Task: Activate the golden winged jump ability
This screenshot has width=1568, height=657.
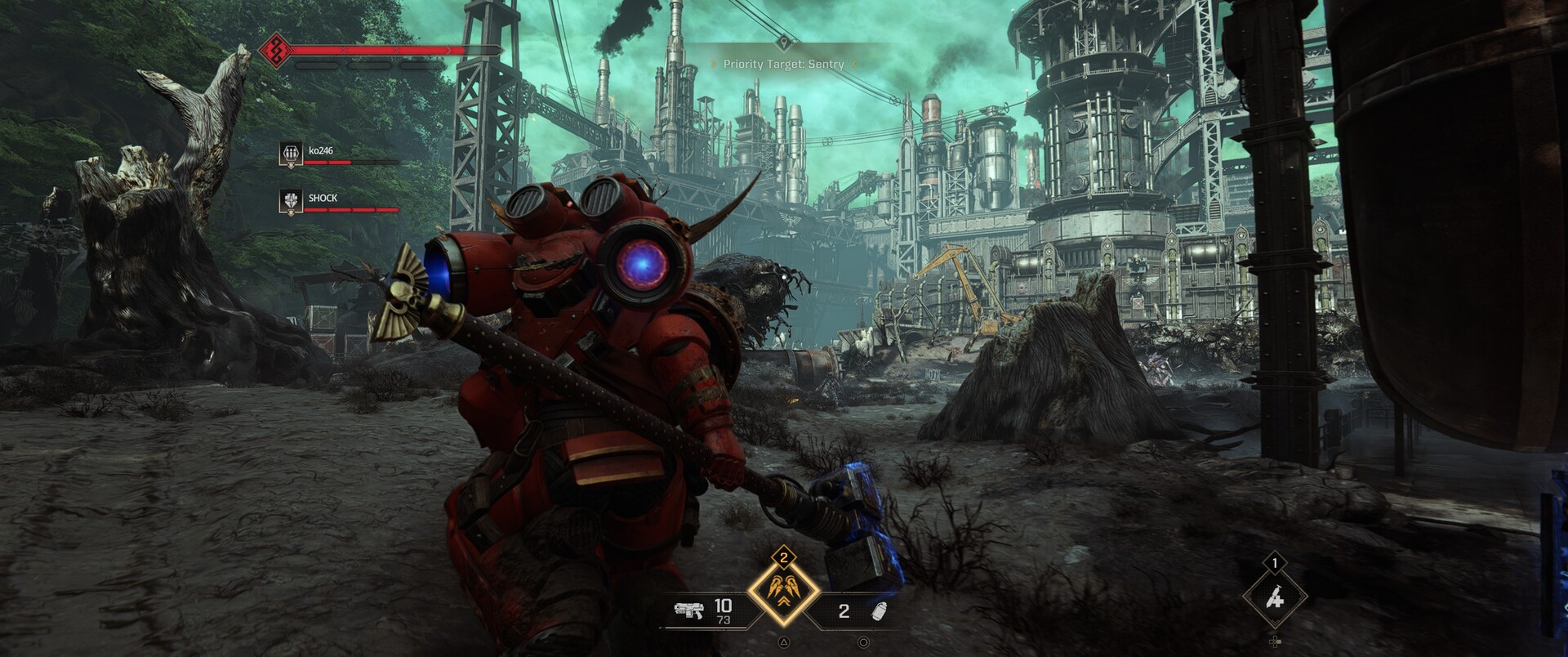Action: click(783, 590)
